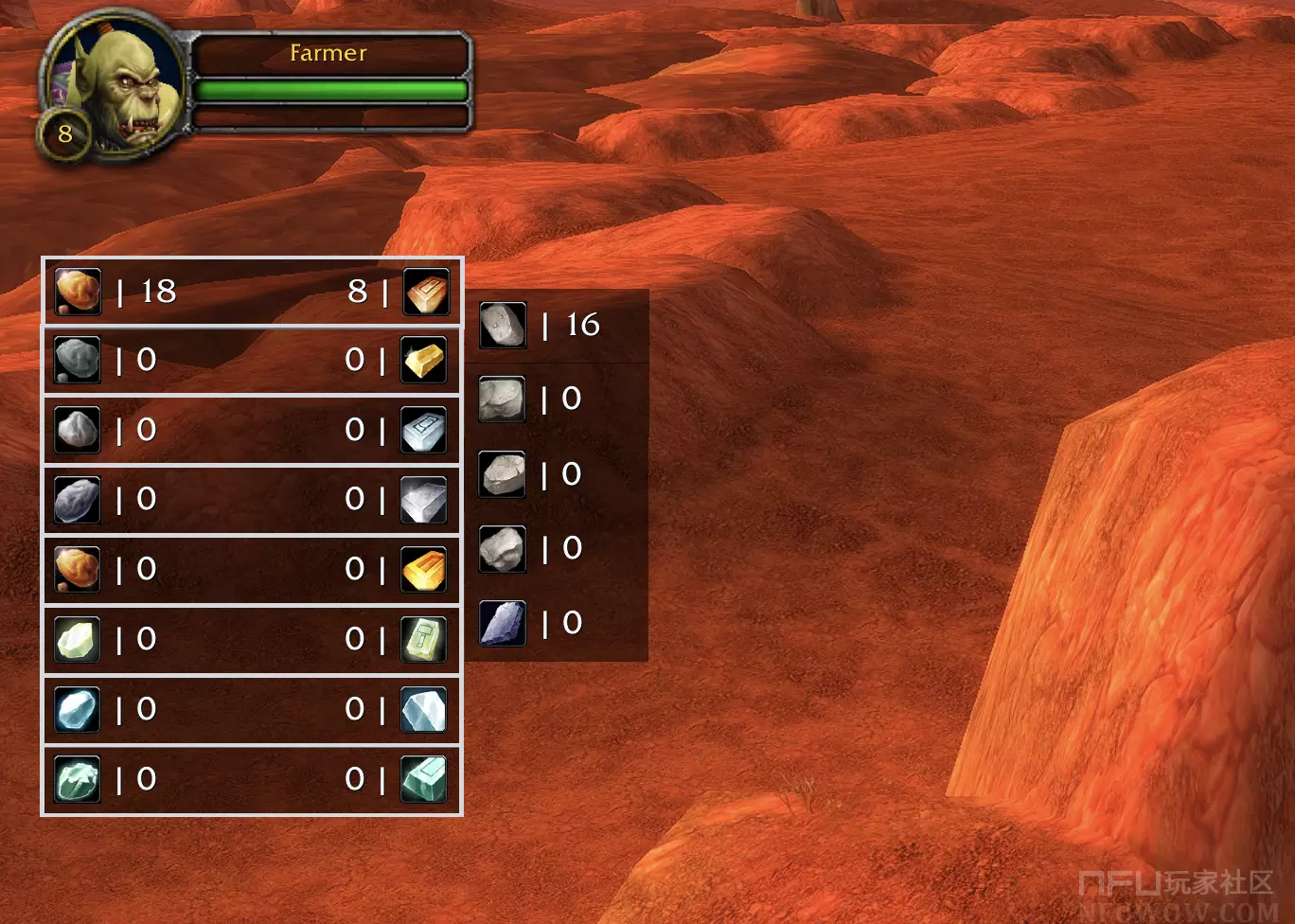Click the copper ore icon showing 18
Screen dimensions: 1295x924
[78, 291]
